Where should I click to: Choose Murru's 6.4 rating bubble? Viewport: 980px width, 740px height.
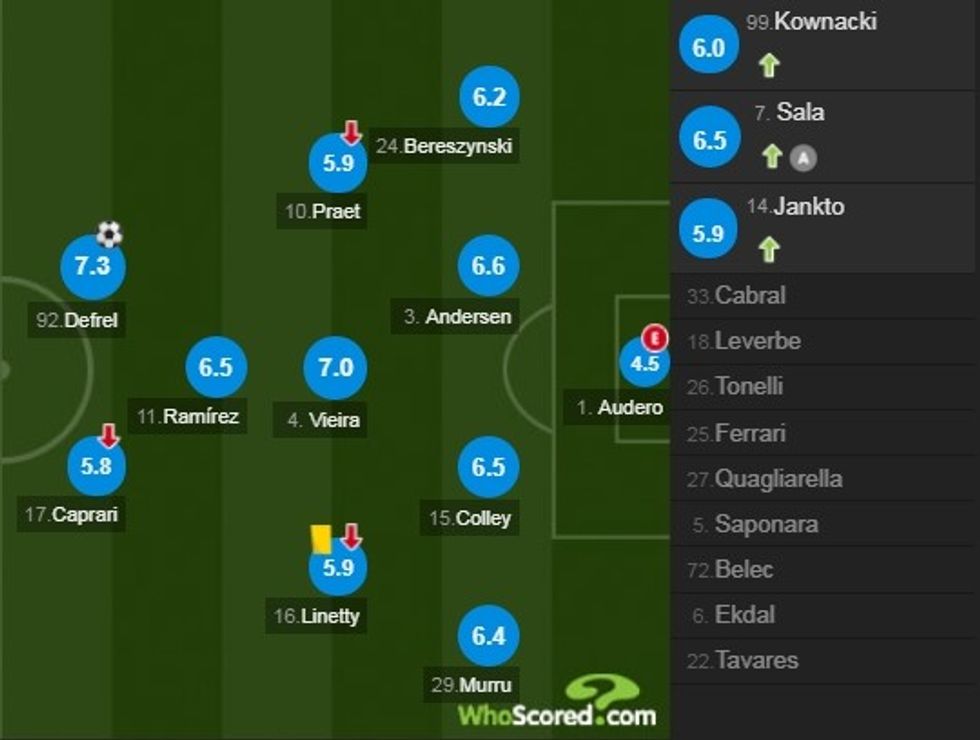coord(488,636)
